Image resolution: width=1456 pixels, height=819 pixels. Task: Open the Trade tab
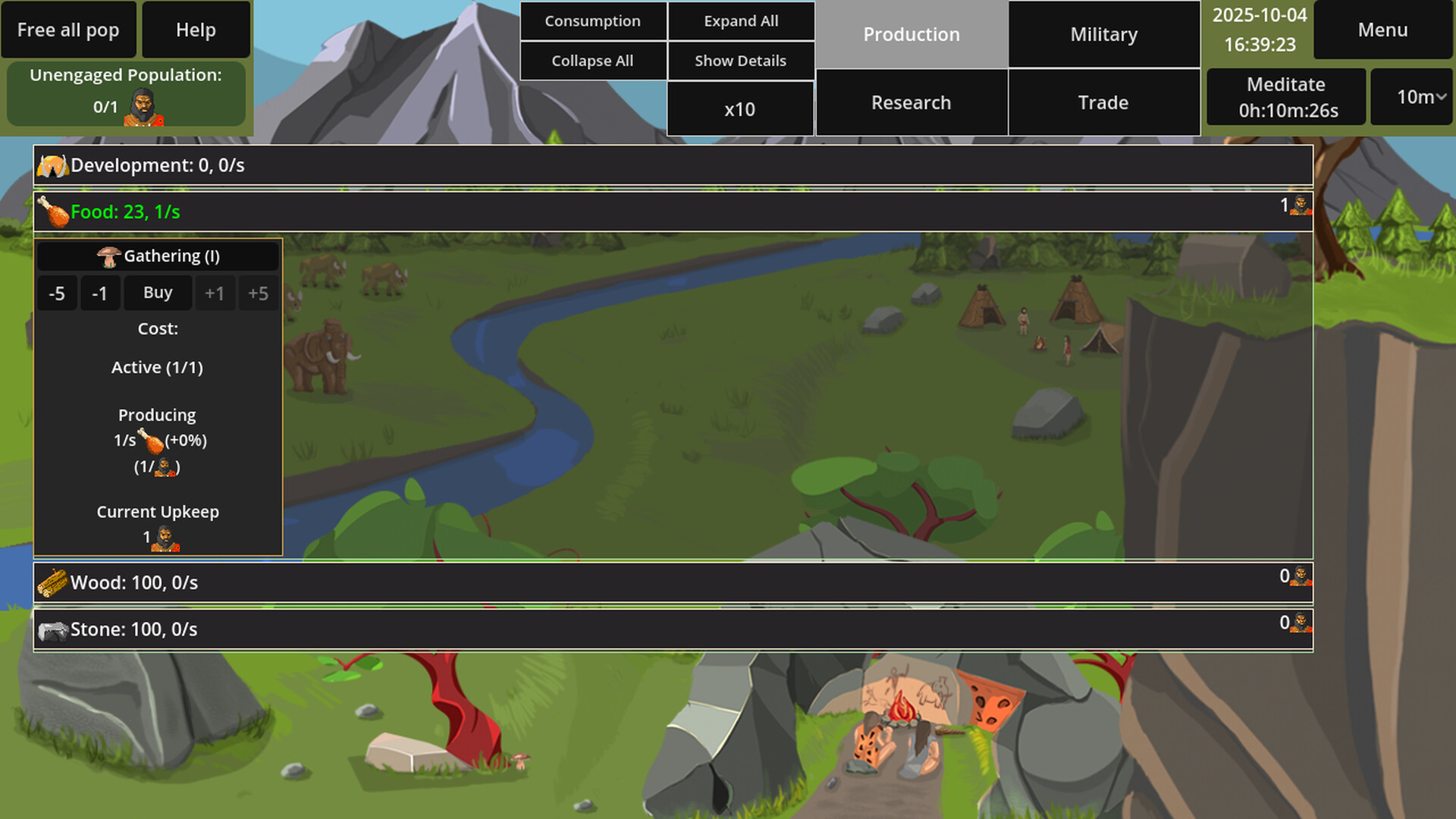coord(1103,102)
